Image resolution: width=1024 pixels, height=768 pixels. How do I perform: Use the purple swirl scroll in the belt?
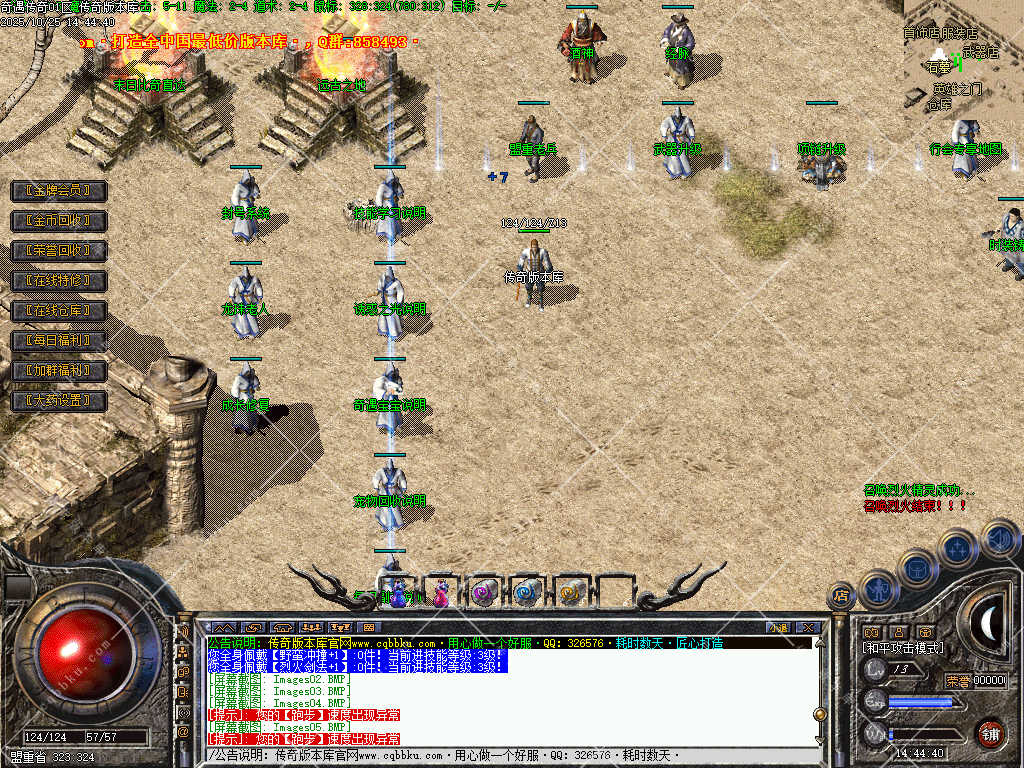485,593
